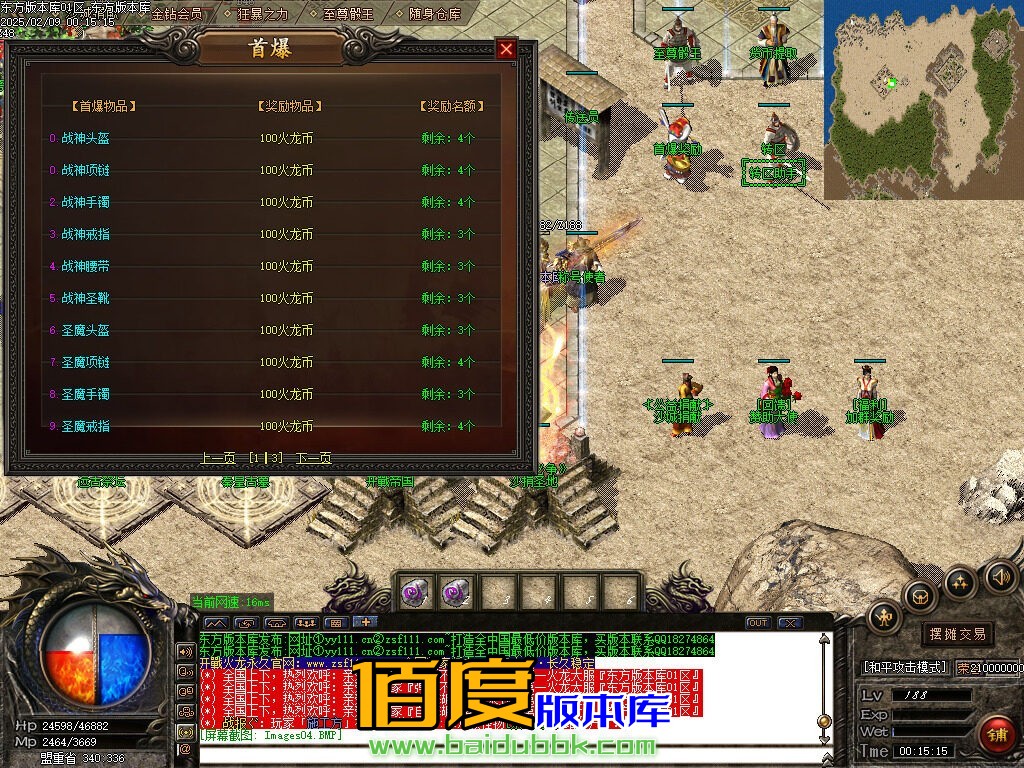Open the 至尊骰王 top menu
Screen dimensions: 1024x768
coord(348,14)
